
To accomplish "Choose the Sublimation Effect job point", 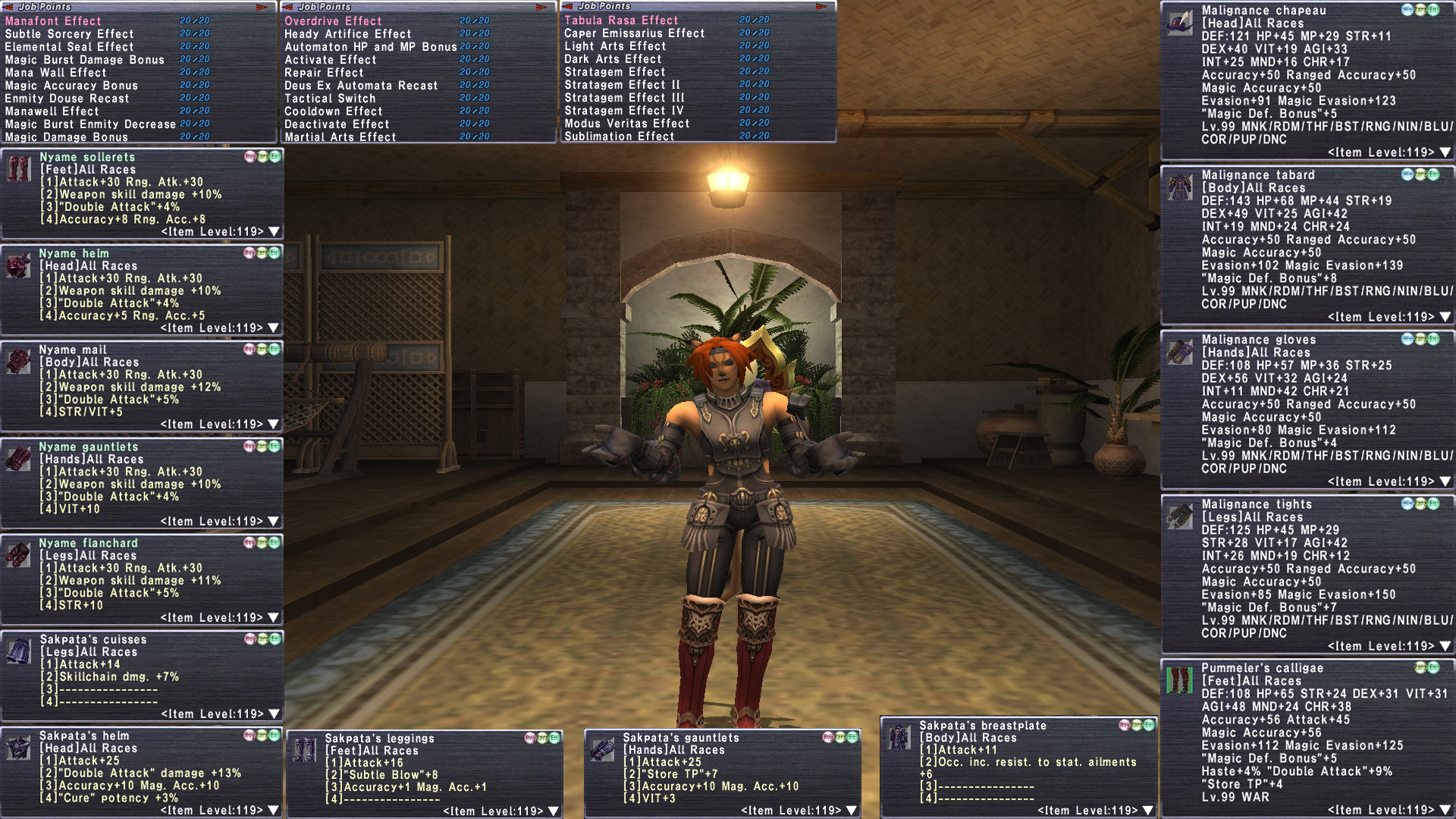I will pos(619,136).
